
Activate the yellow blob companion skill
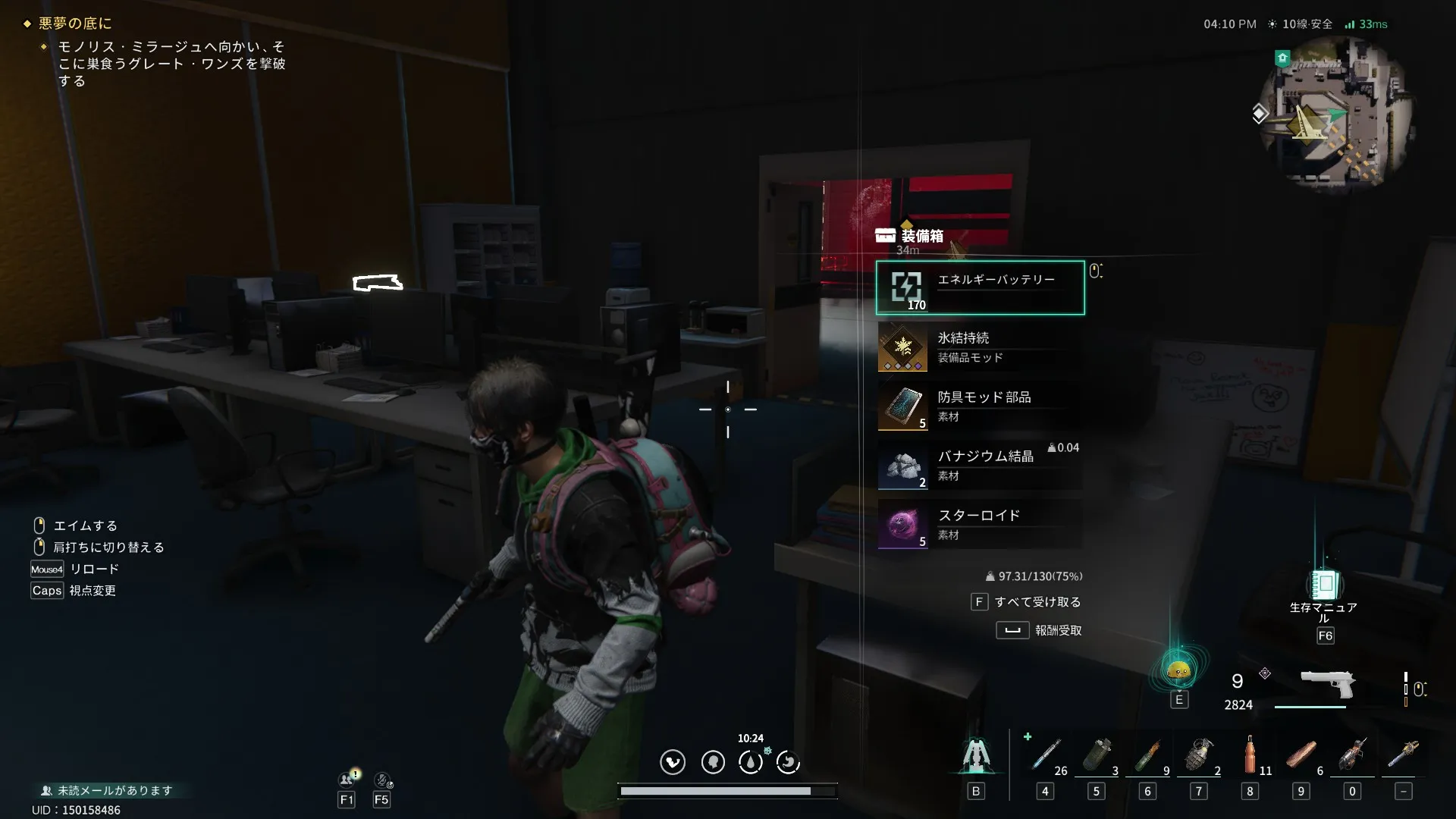point(1178,670)
